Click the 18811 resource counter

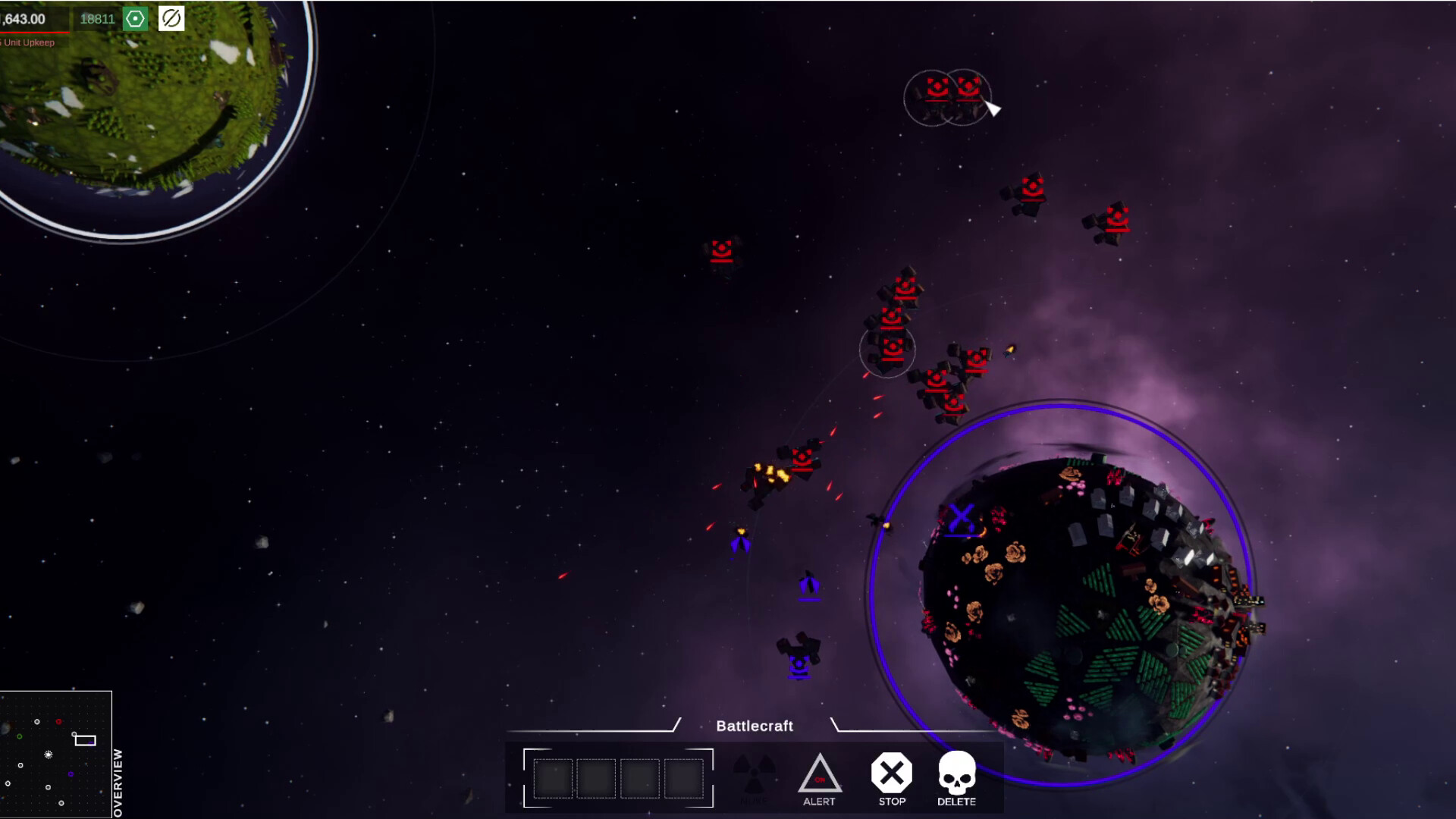[x=96, y=19]
